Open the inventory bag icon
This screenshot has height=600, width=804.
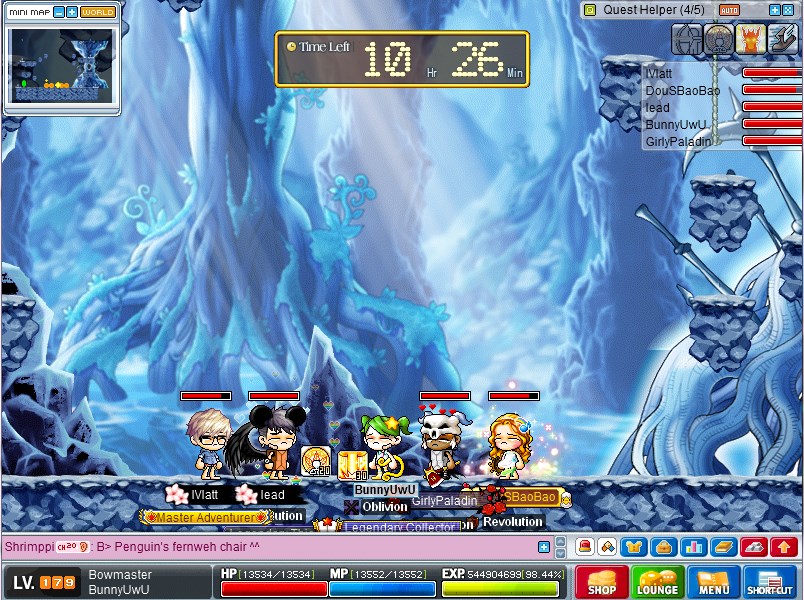pos(662,547)
